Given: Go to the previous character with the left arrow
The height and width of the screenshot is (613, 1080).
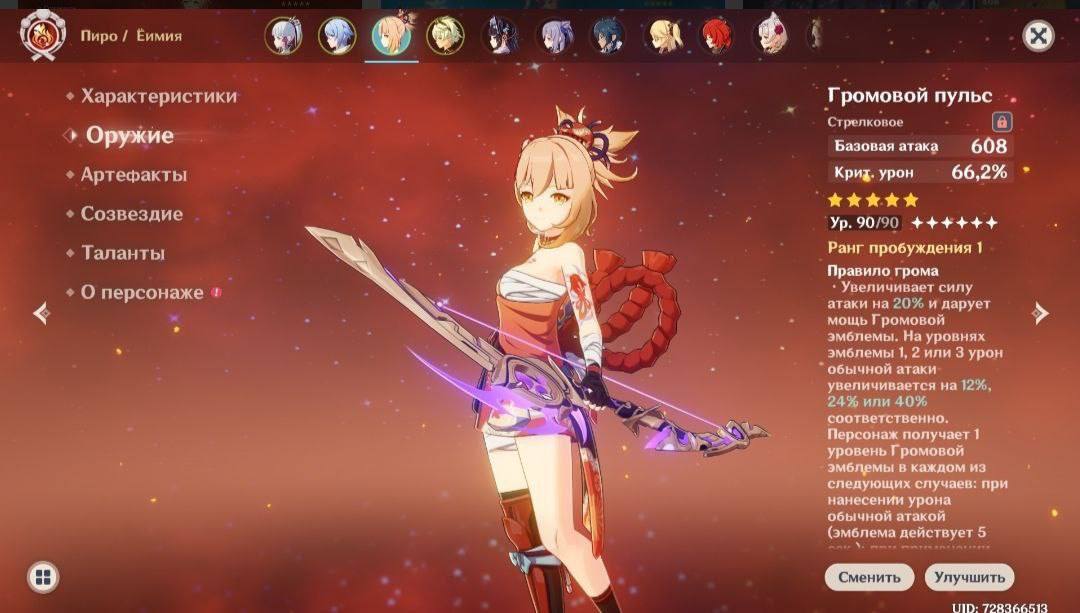Looking at the screenshot, I should pos(41,313).
